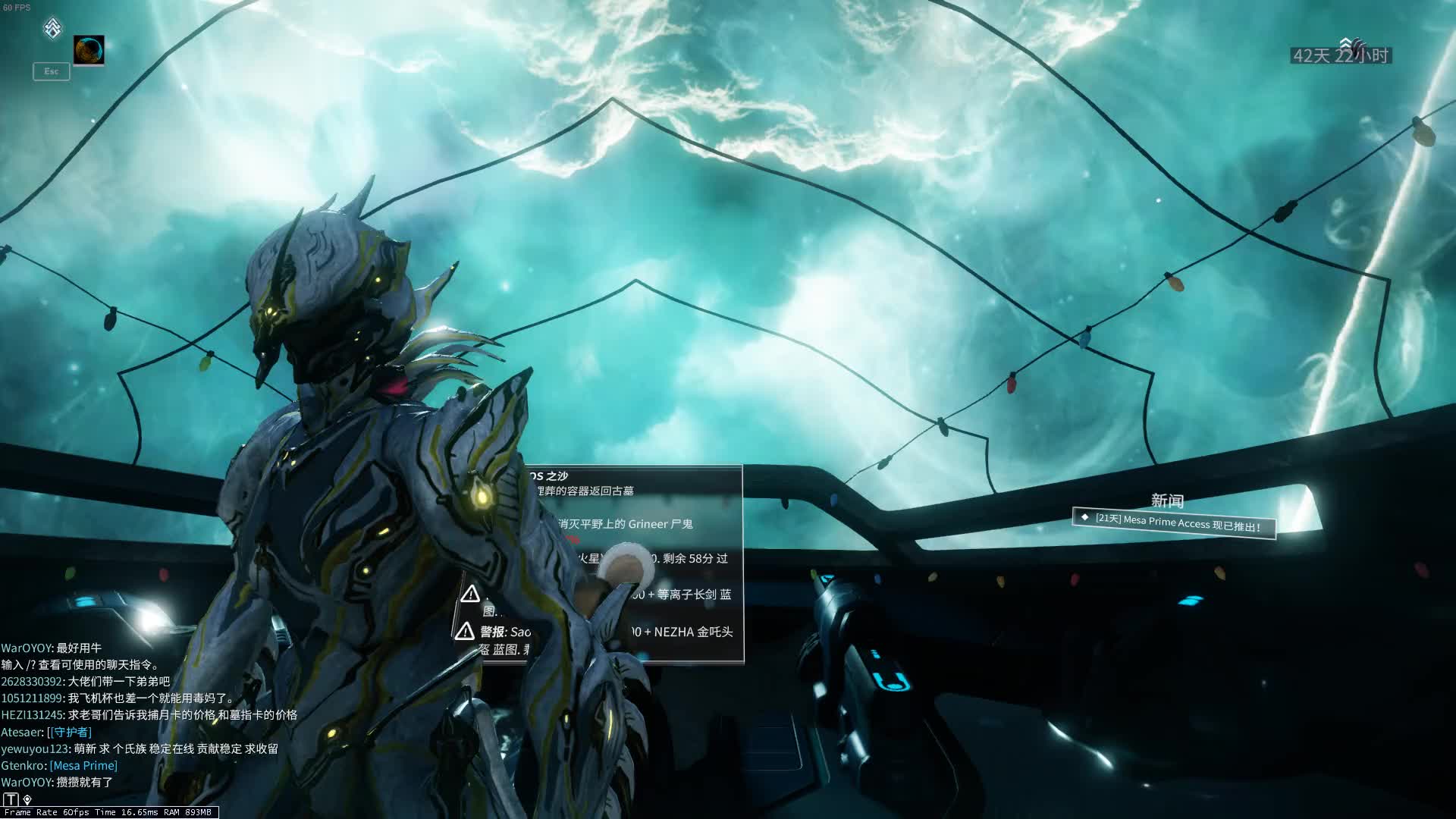Toggle the Esc prompt button
Image resolution: width=1456 pixels, height=819 pixels.
pyautogui.click(x=50, y=71)
